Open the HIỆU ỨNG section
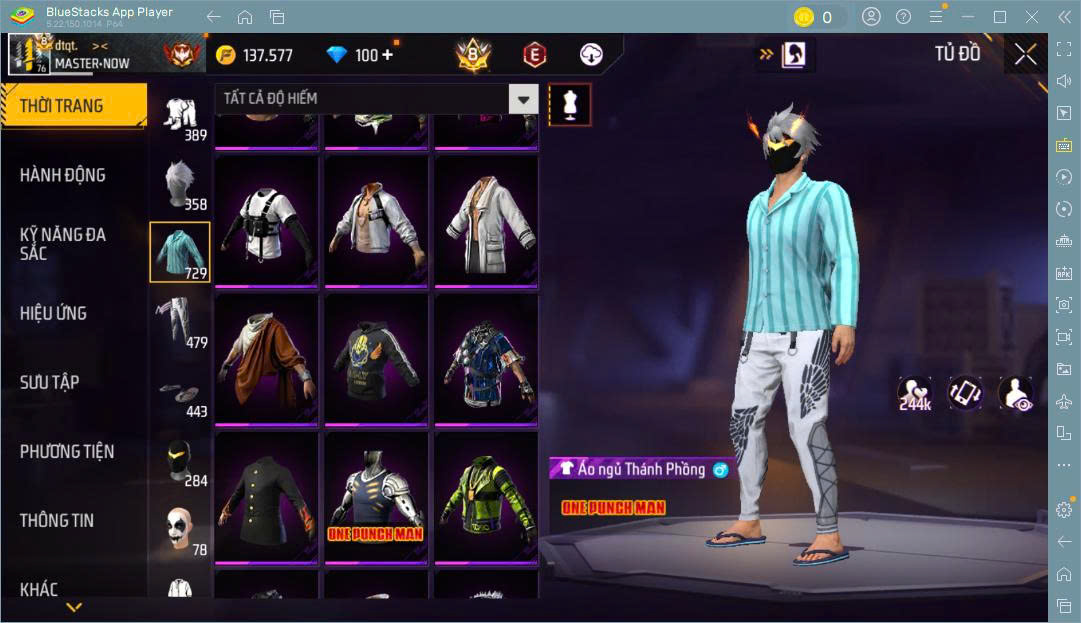The width and height of the screenshot is (1081, 623). (x=53, y=313)
